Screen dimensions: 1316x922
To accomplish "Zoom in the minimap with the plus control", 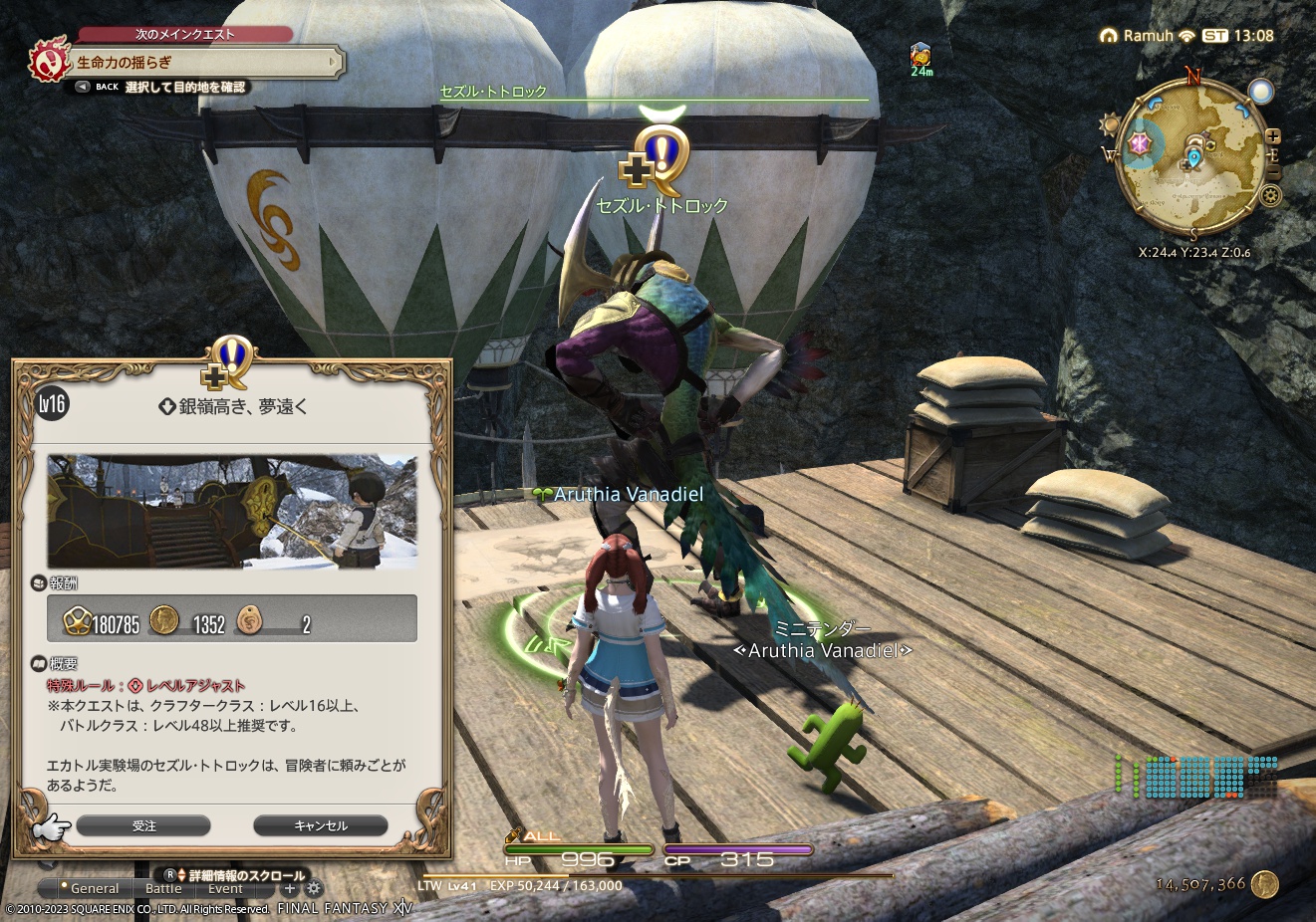I will point(1272,137).
